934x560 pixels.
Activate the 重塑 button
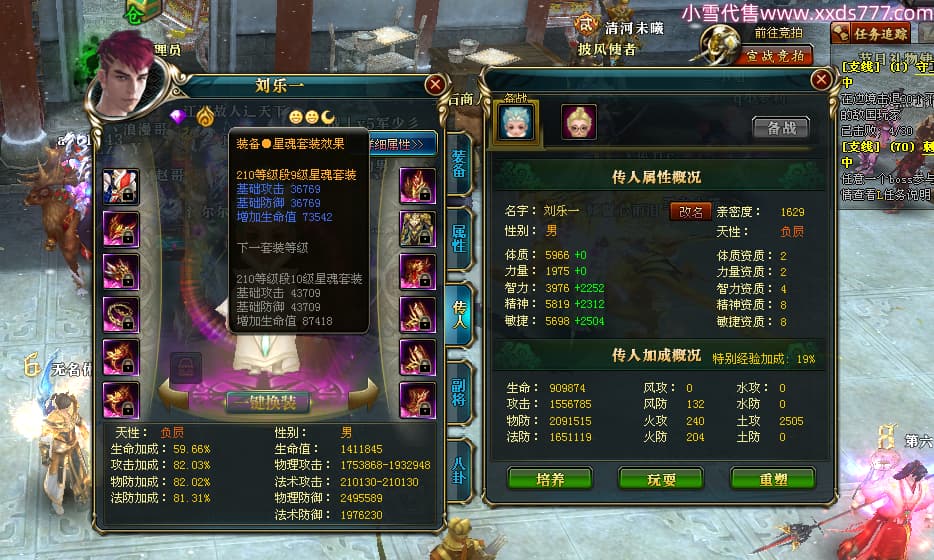point(772,479)
